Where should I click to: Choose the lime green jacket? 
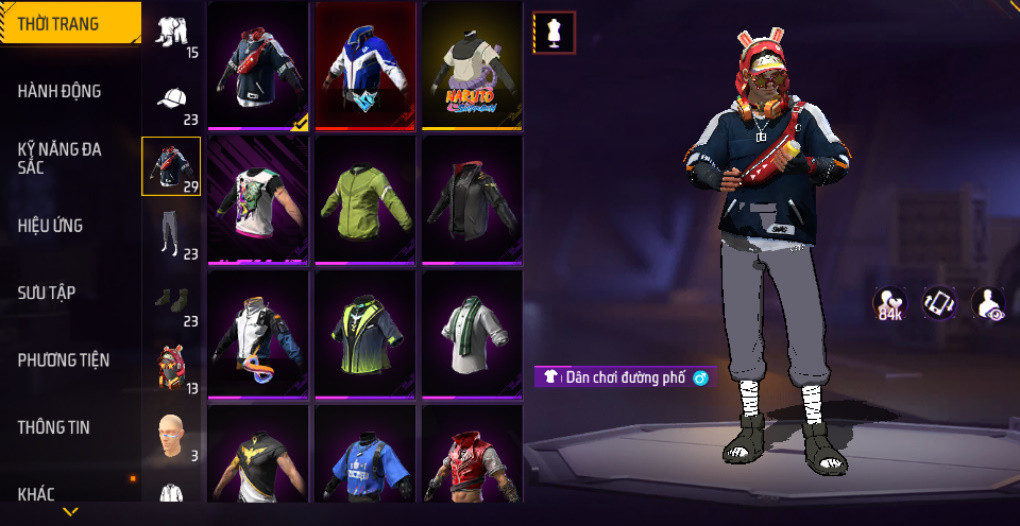[x=365, y=198]
